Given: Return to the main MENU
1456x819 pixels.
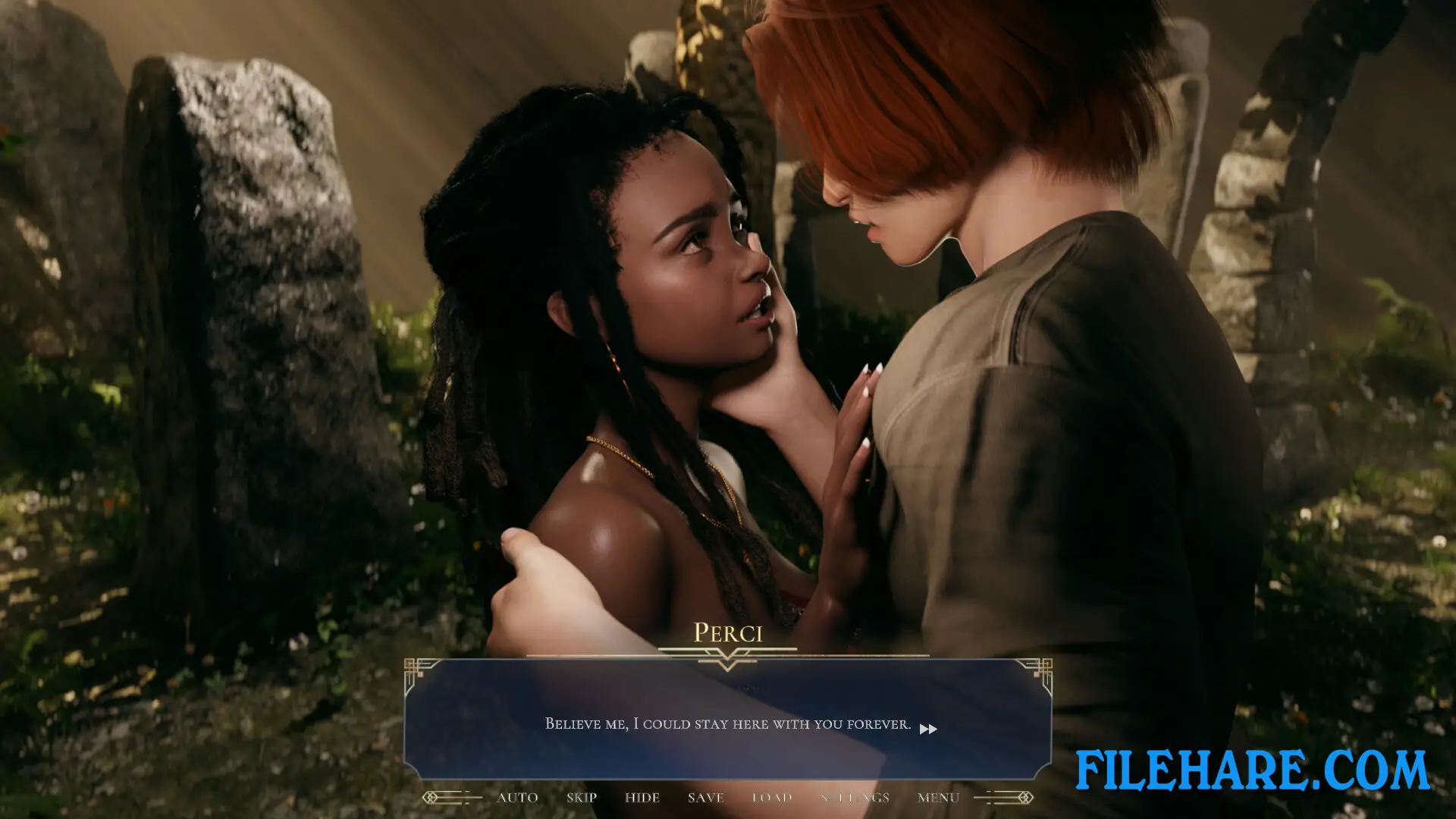Looking at the screenshot, I should click(938, 797).
